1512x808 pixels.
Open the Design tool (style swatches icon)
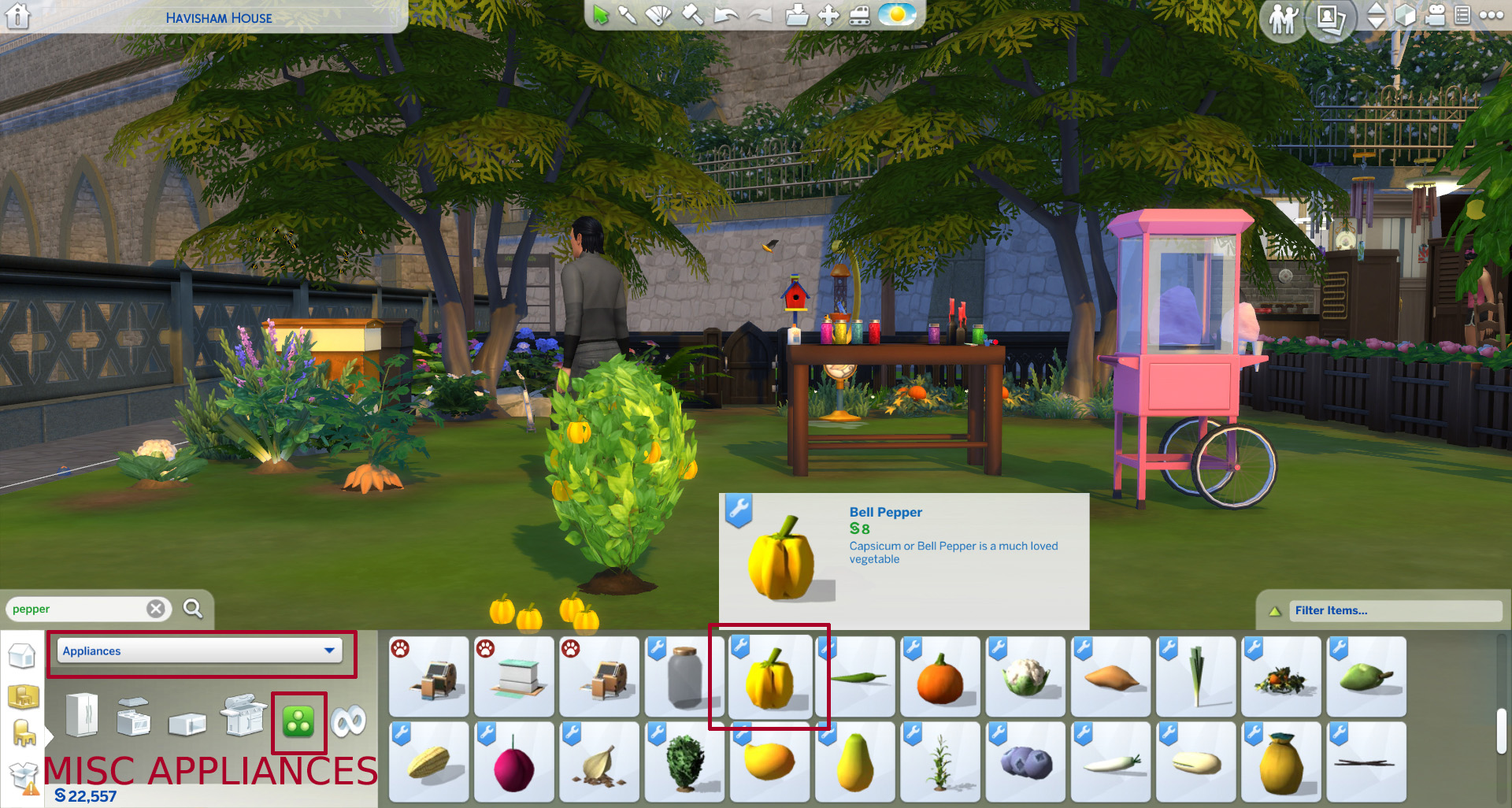(x=659, y=13)
